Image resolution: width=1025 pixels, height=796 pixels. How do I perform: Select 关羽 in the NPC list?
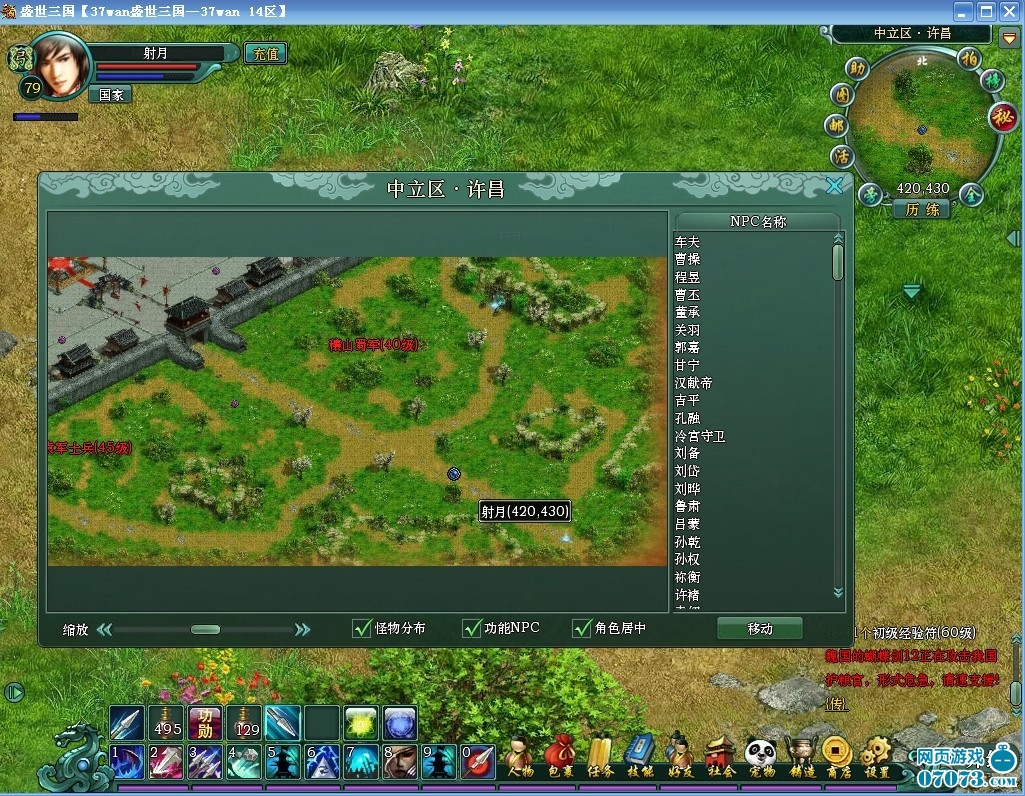click(x=688, y=330)
